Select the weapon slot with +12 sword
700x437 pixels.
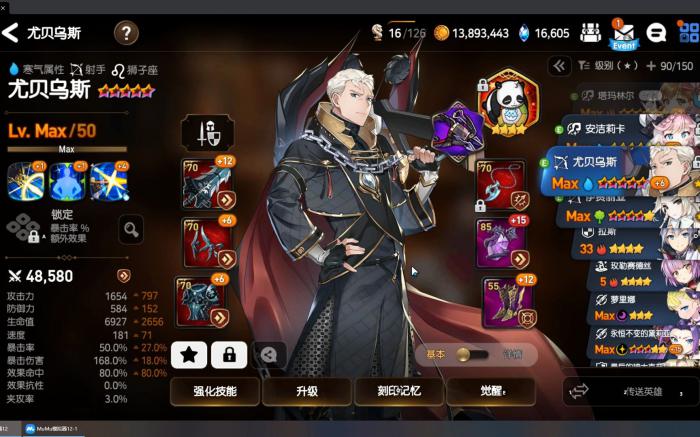(205, 183)
